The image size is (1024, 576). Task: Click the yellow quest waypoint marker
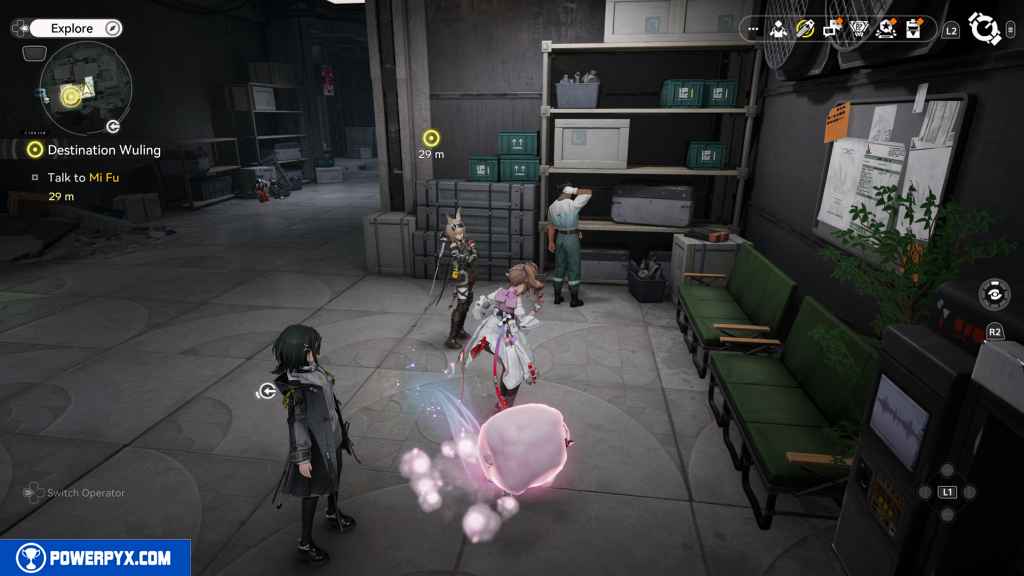click(431, 138)
